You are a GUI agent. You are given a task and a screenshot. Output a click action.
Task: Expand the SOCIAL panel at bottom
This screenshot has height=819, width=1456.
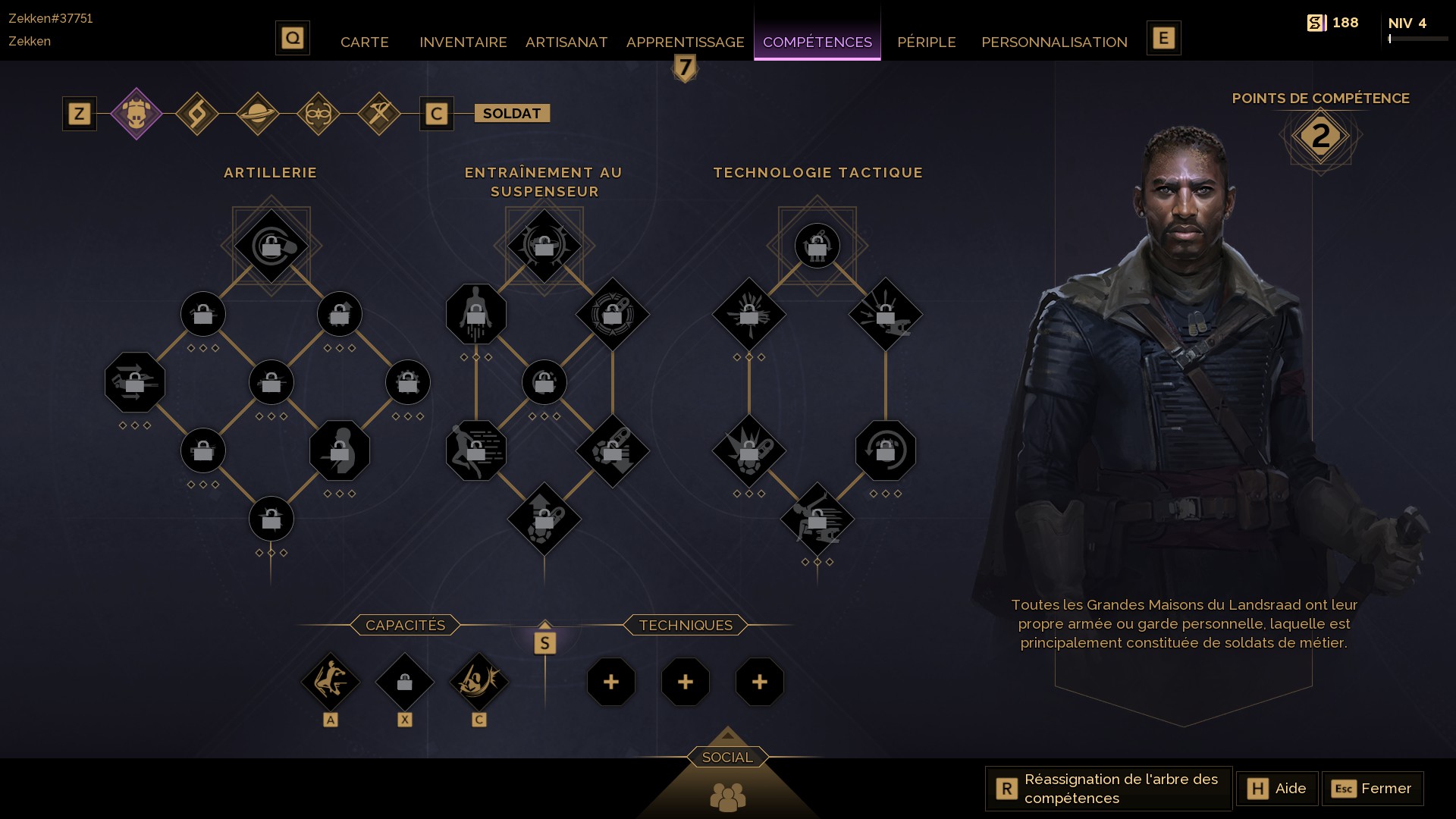pyautogui.click(x=727, y=756)
